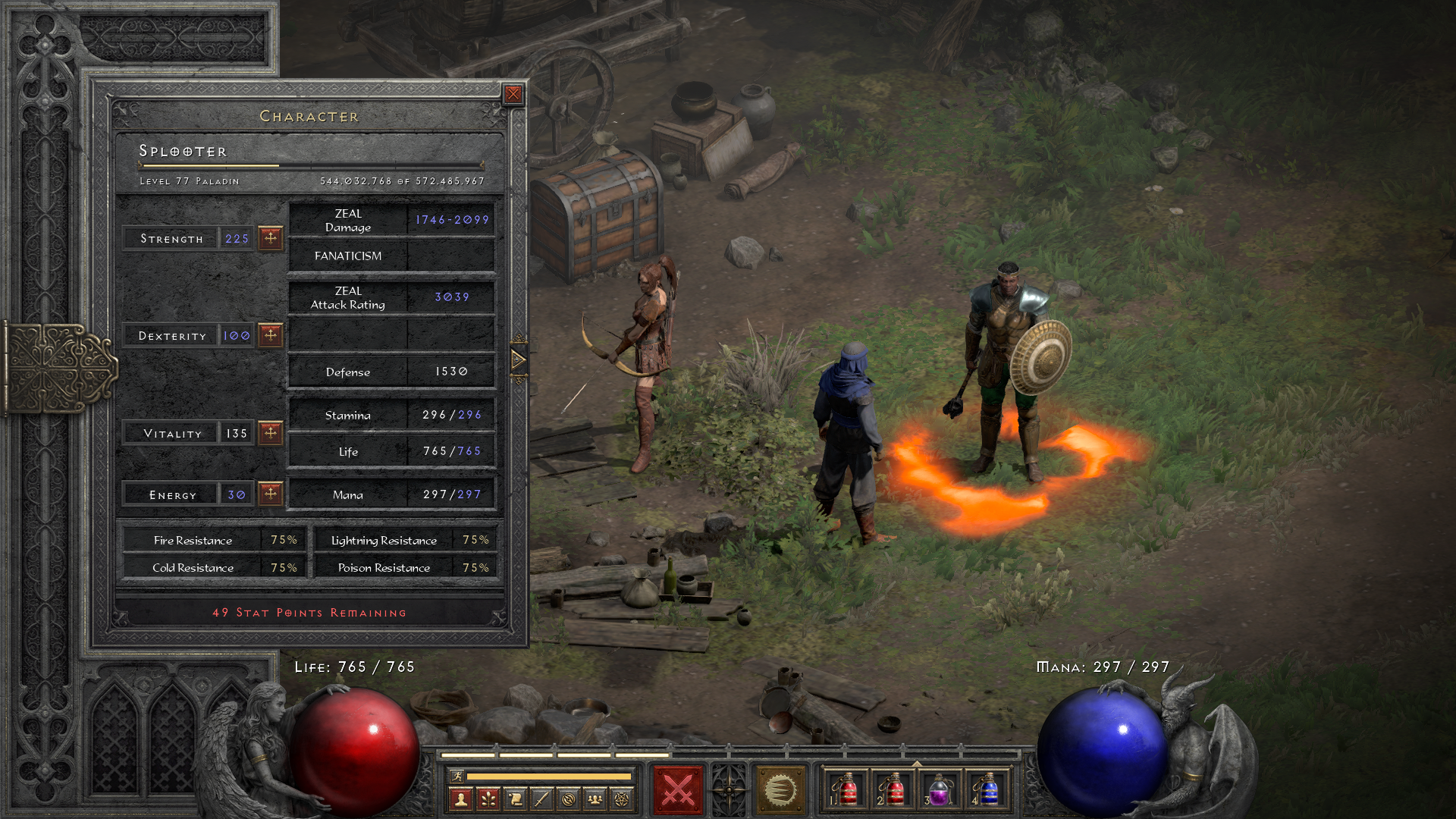Viewport: 1456px width, 819px height.
Task: Drink the rejuvenation potion in belt slot 3
Action: [x=939, y=790]
